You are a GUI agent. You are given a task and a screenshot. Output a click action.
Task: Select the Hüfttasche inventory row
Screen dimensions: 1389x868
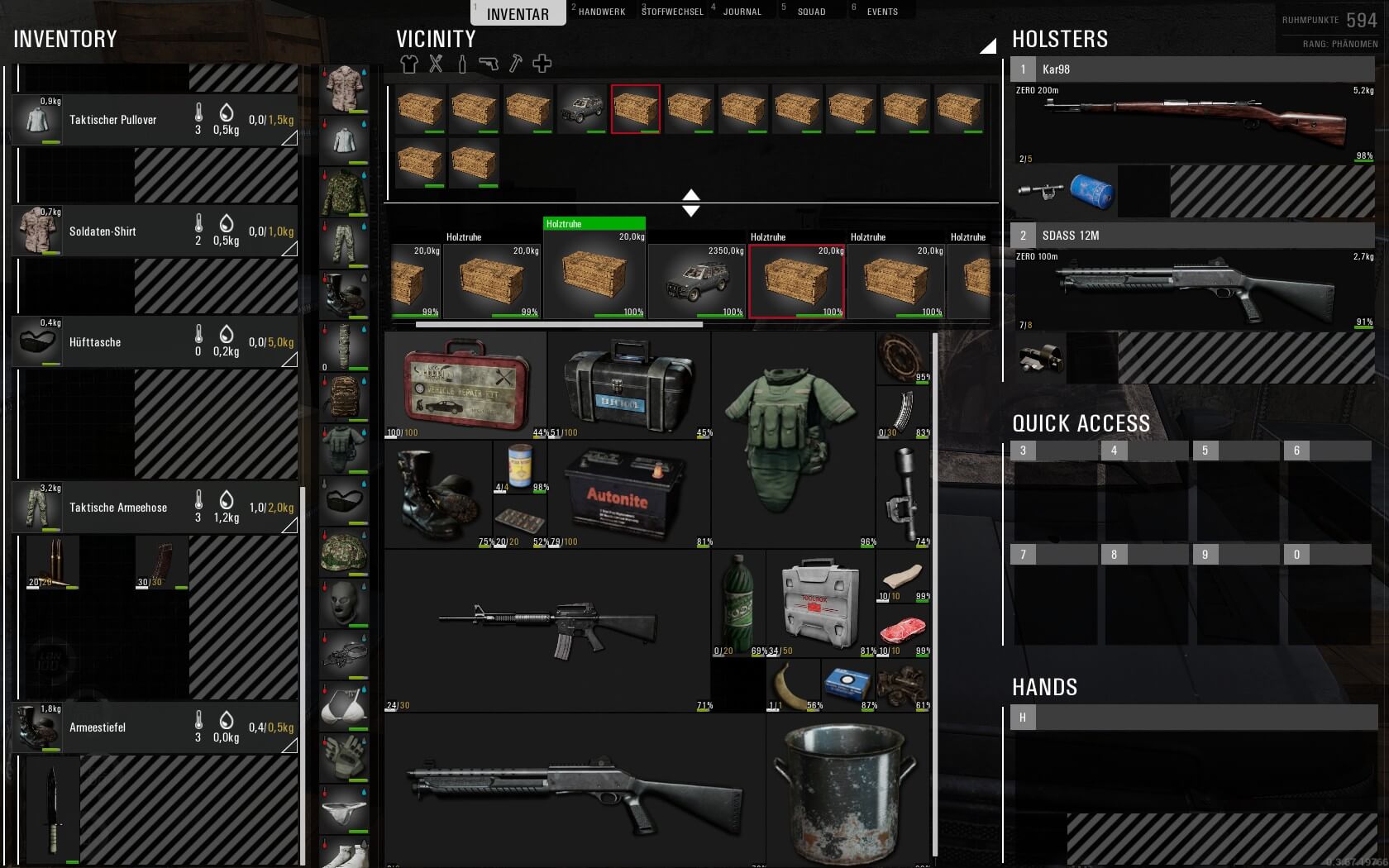tap(155, 342)
